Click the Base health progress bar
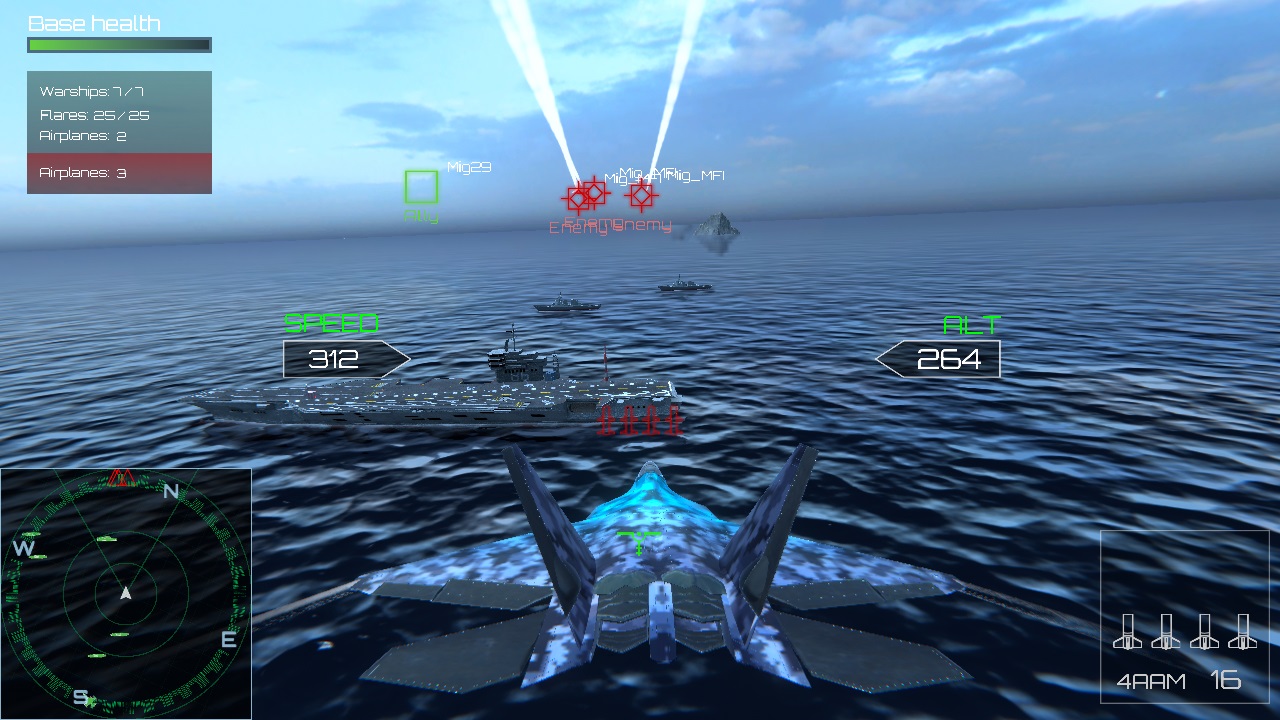 pyautogui.click(x=118, y=44)
